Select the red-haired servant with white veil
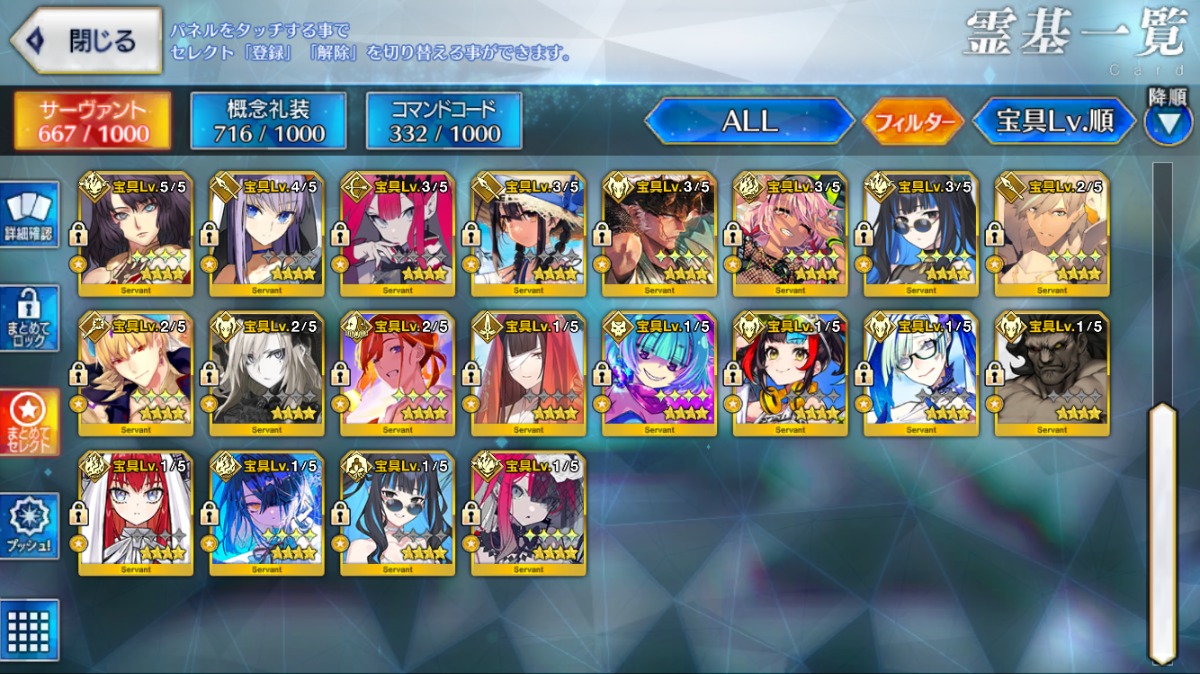 click(x=135, y=515)
